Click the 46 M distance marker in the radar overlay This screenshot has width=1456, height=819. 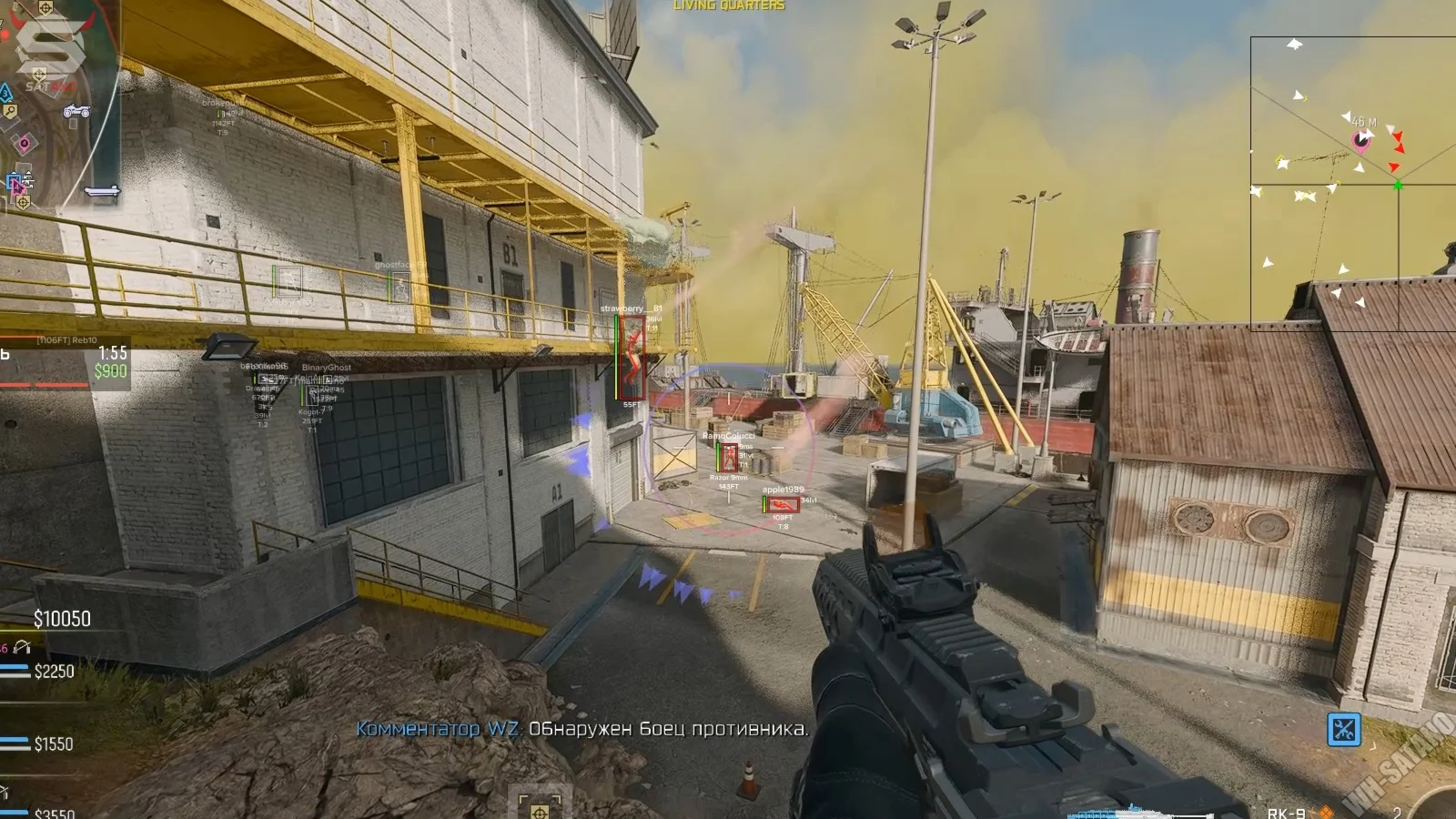1363,121
